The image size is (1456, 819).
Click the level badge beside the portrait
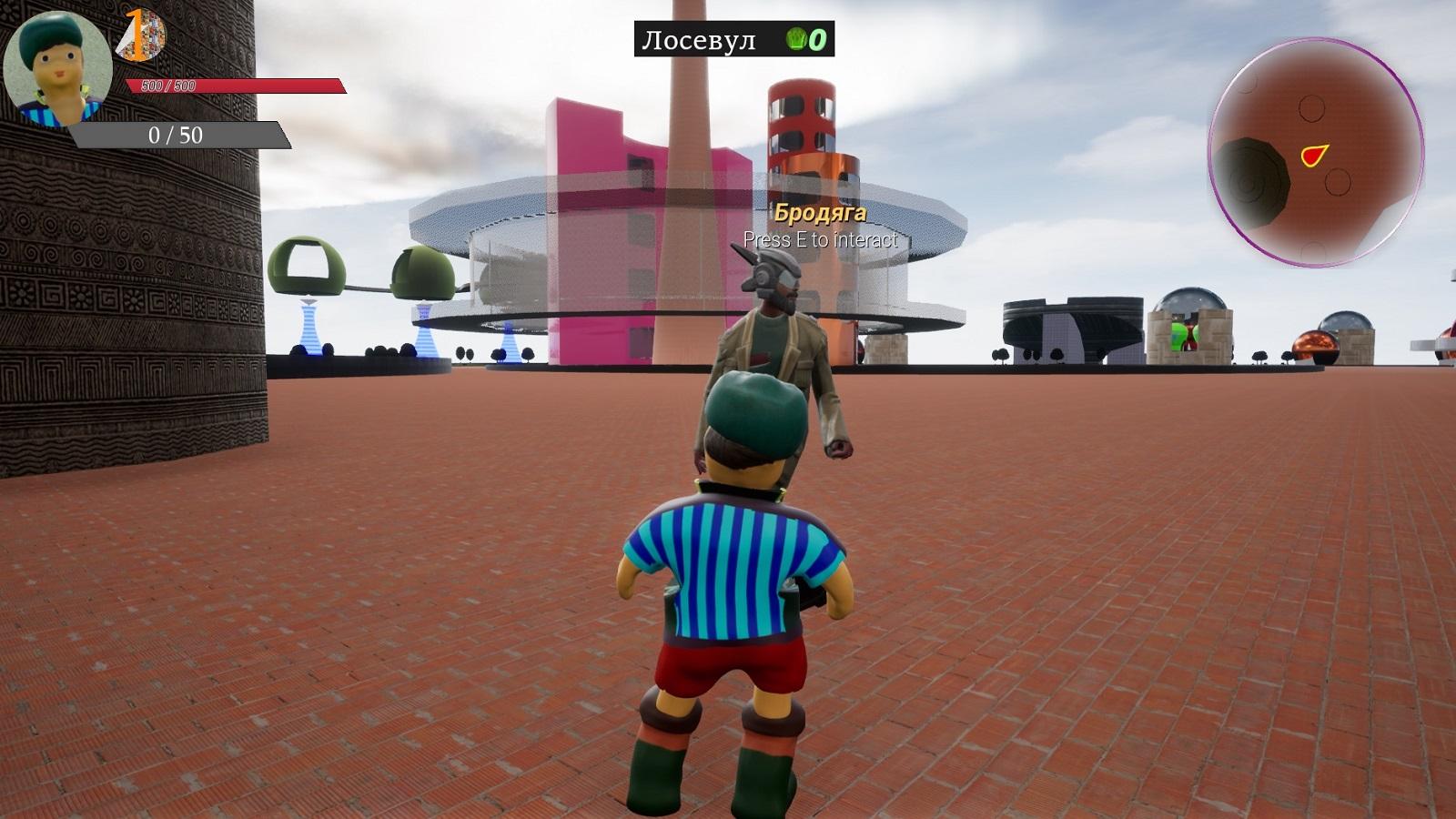[140, 36]
